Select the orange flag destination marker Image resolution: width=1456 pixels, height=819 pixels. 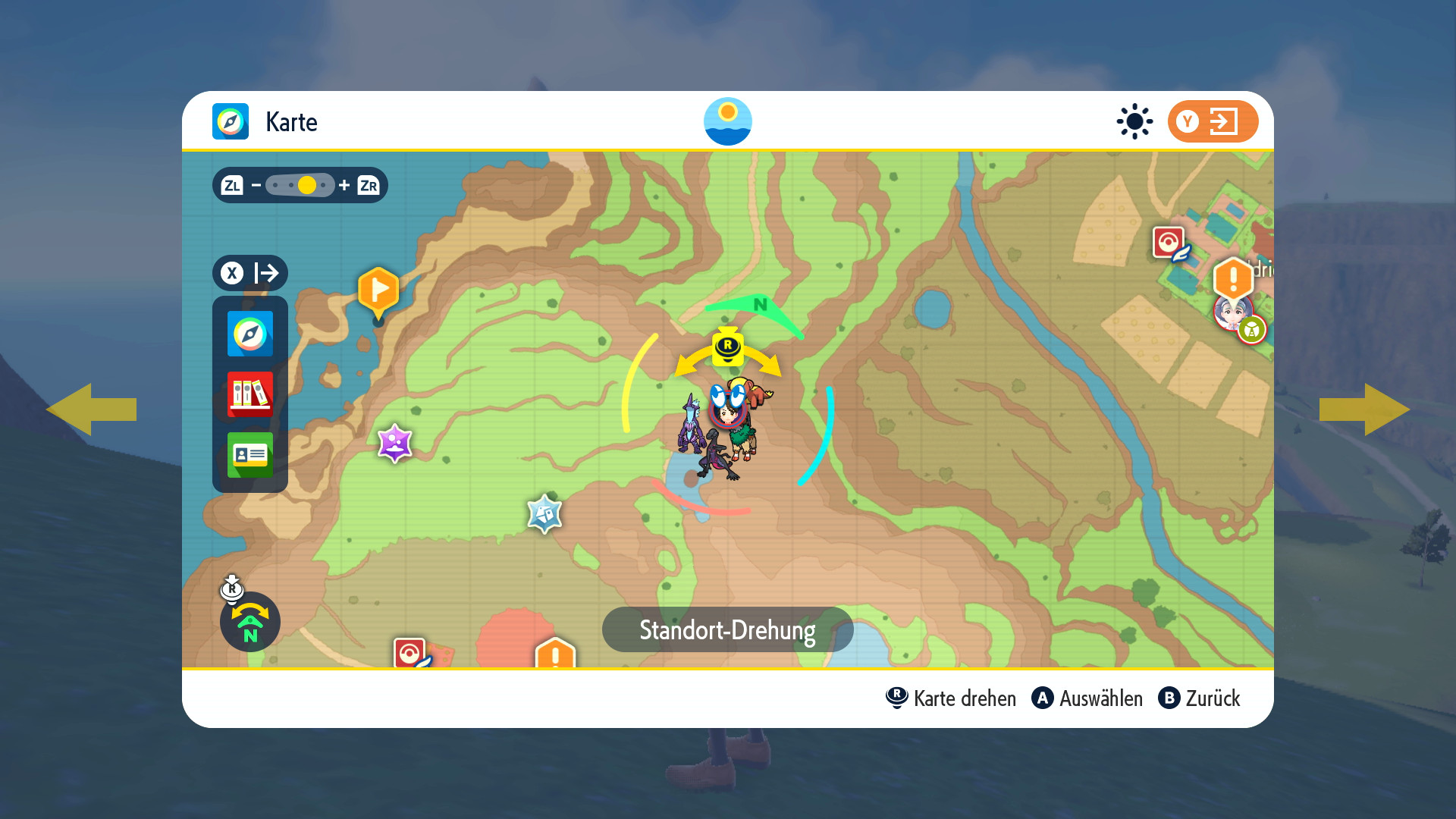pos(378,290)
